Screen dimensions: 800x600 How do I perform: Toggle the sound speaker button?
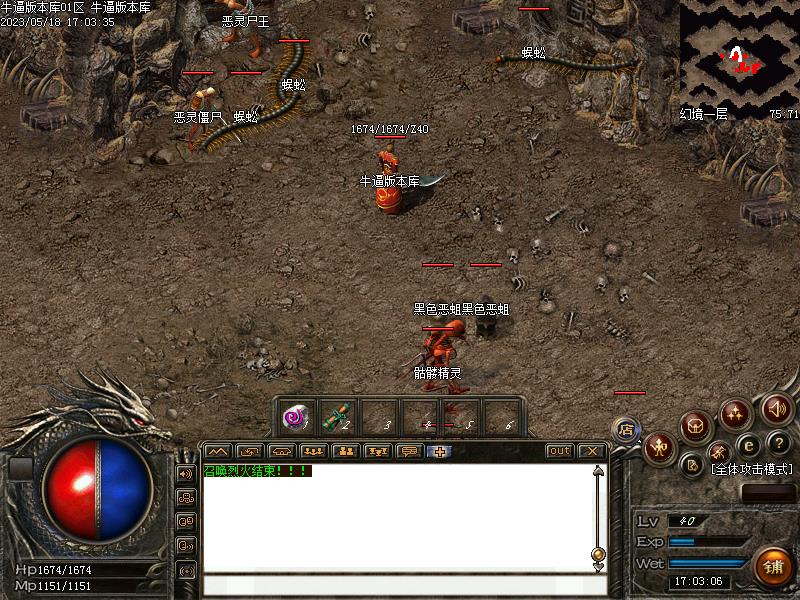(x=776, y=407)
